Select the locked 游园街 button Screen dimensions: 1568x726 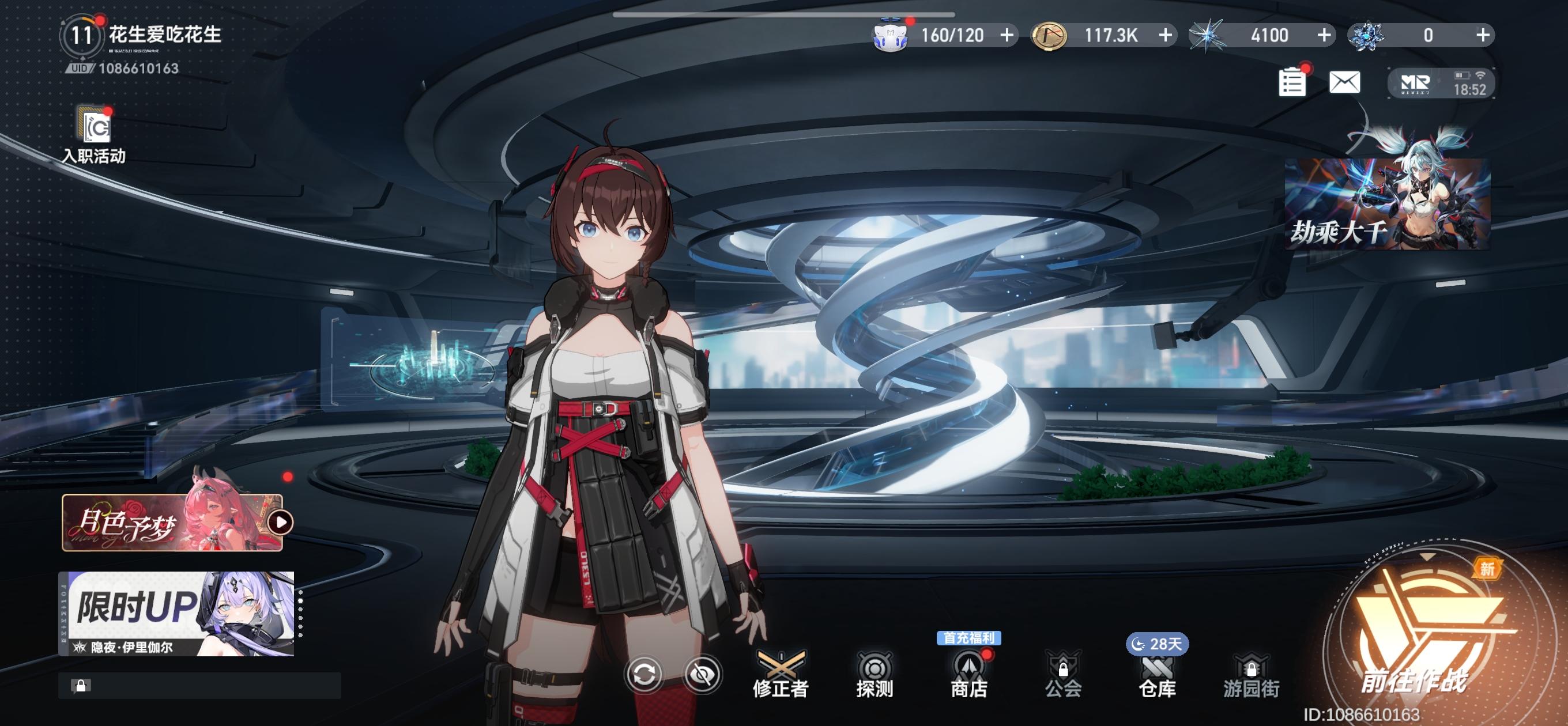point(1252,674)
